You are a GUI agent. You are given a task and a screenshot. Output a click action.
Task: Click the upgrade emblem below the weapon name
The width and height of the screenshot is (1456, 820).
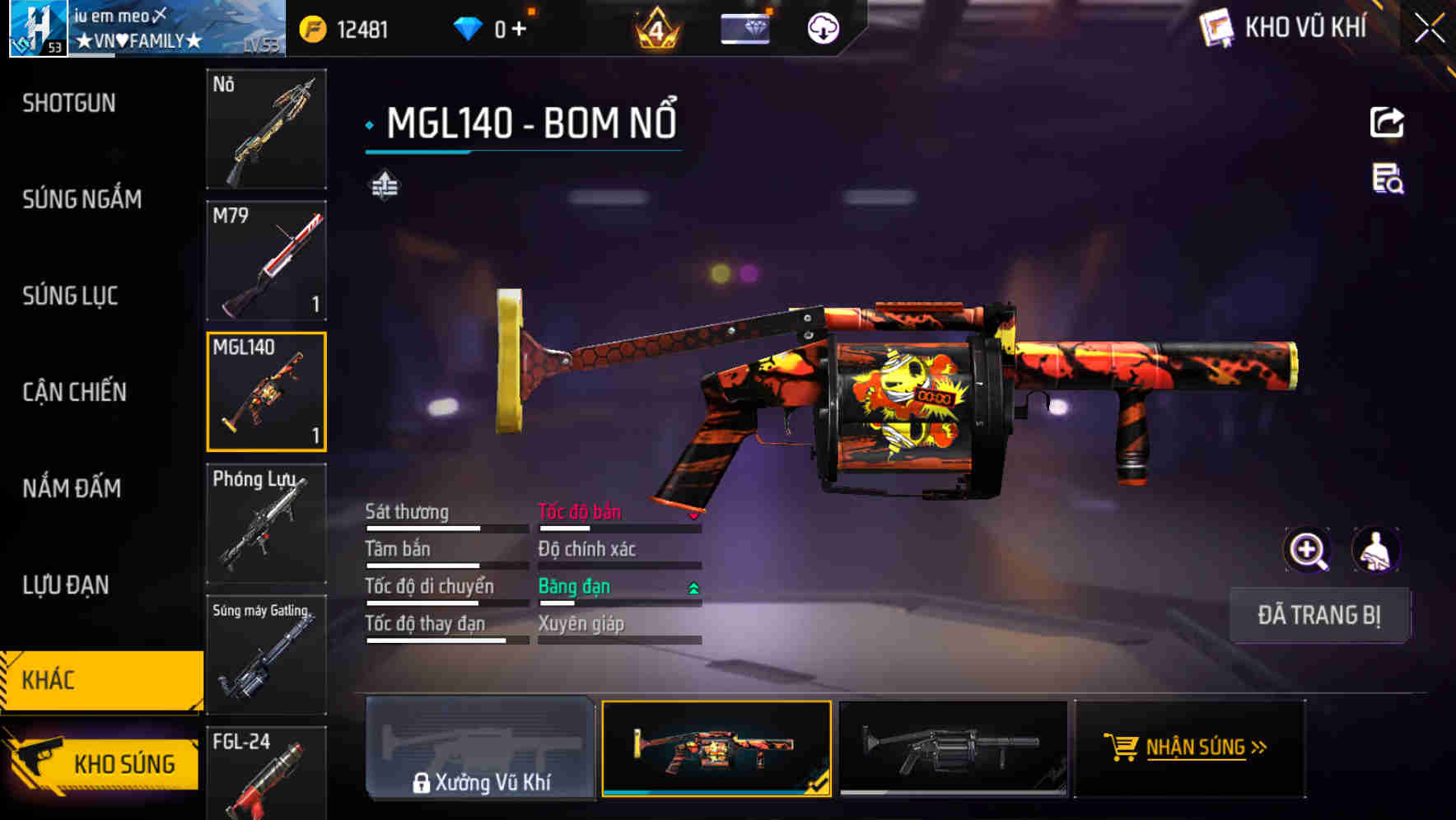[384, 185]
